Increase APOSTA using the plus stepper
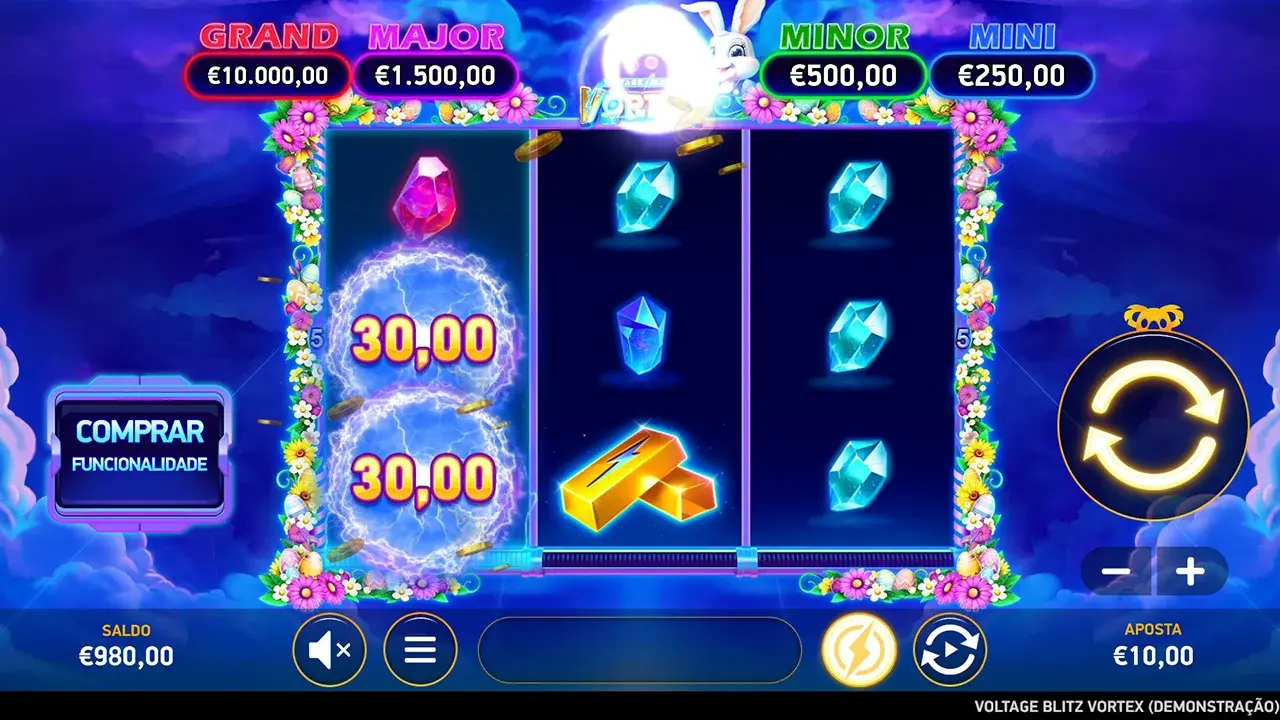Viewport: 1280px width, 720px height. tap(1189, 573)
